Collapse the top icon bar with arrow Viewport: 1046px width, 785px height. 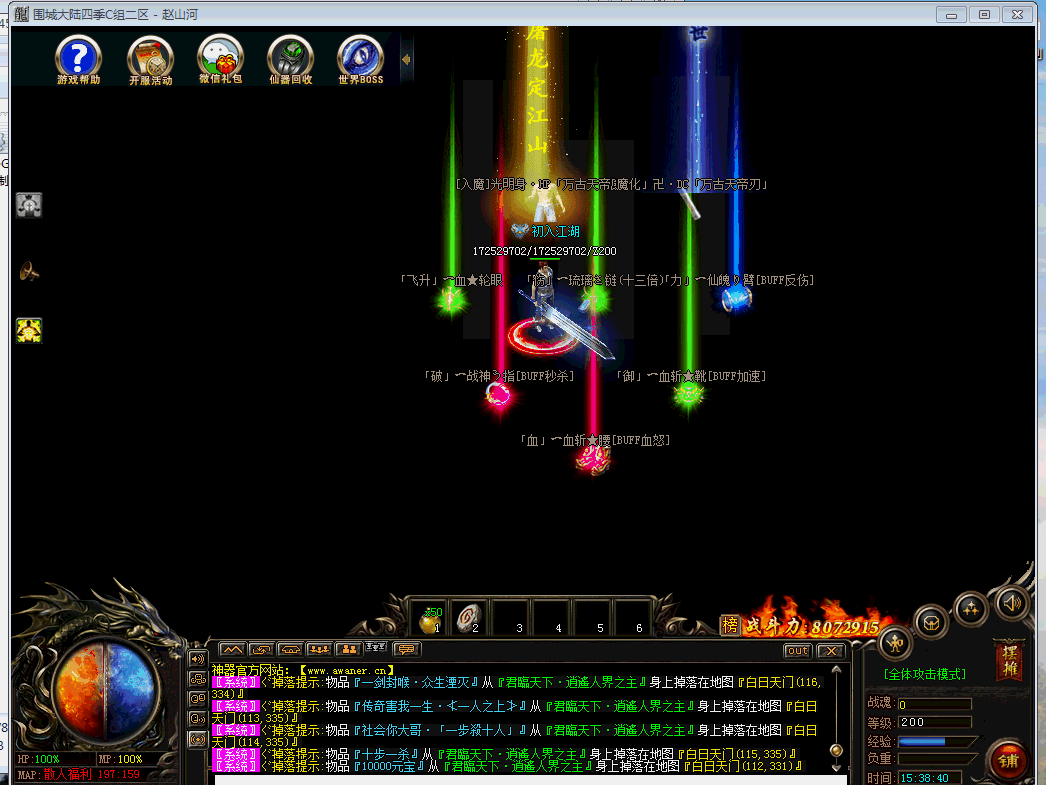click(407, 60)
